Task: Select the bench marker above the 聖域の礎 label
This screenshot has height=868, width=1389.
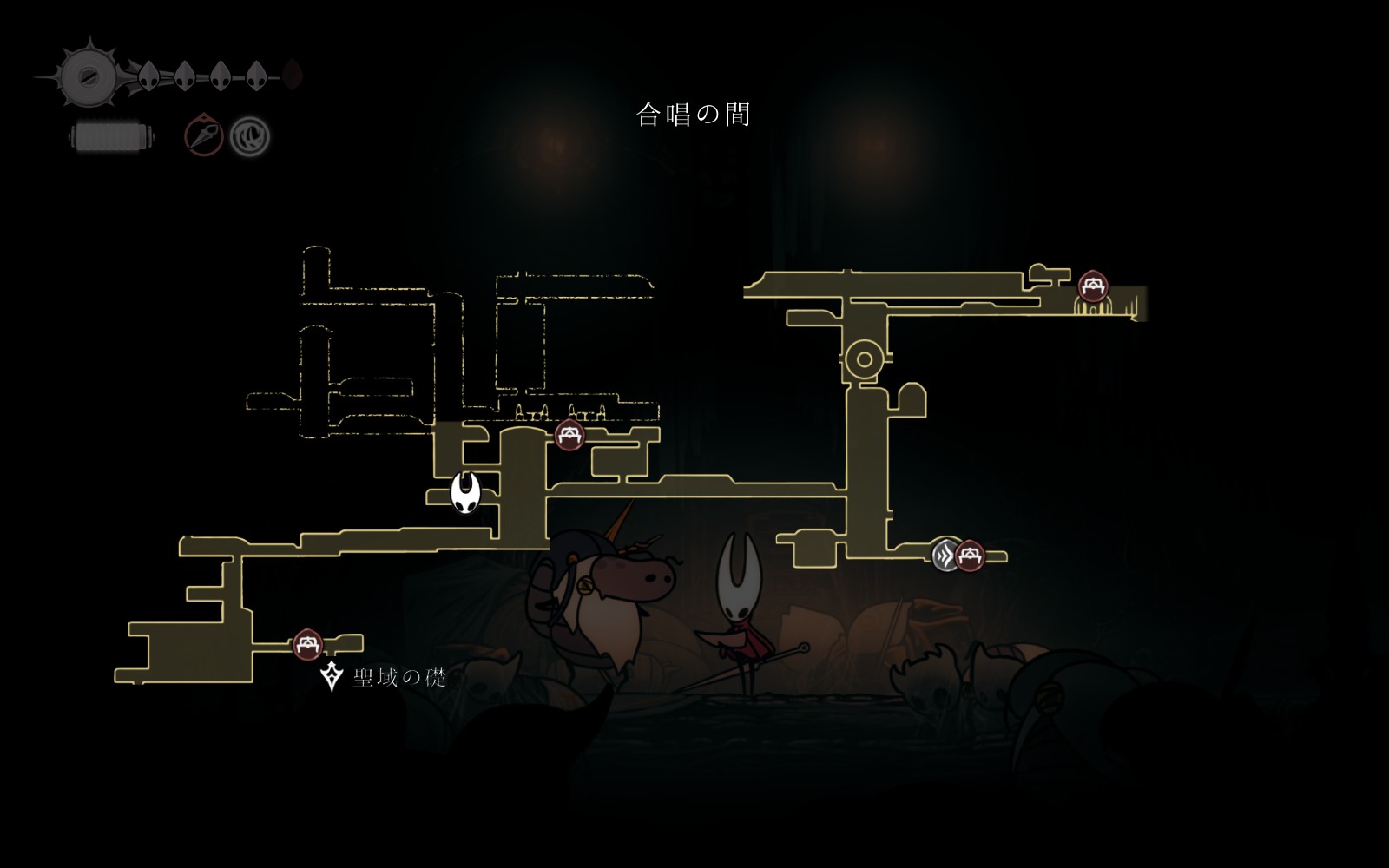Action: click(307, 645)
